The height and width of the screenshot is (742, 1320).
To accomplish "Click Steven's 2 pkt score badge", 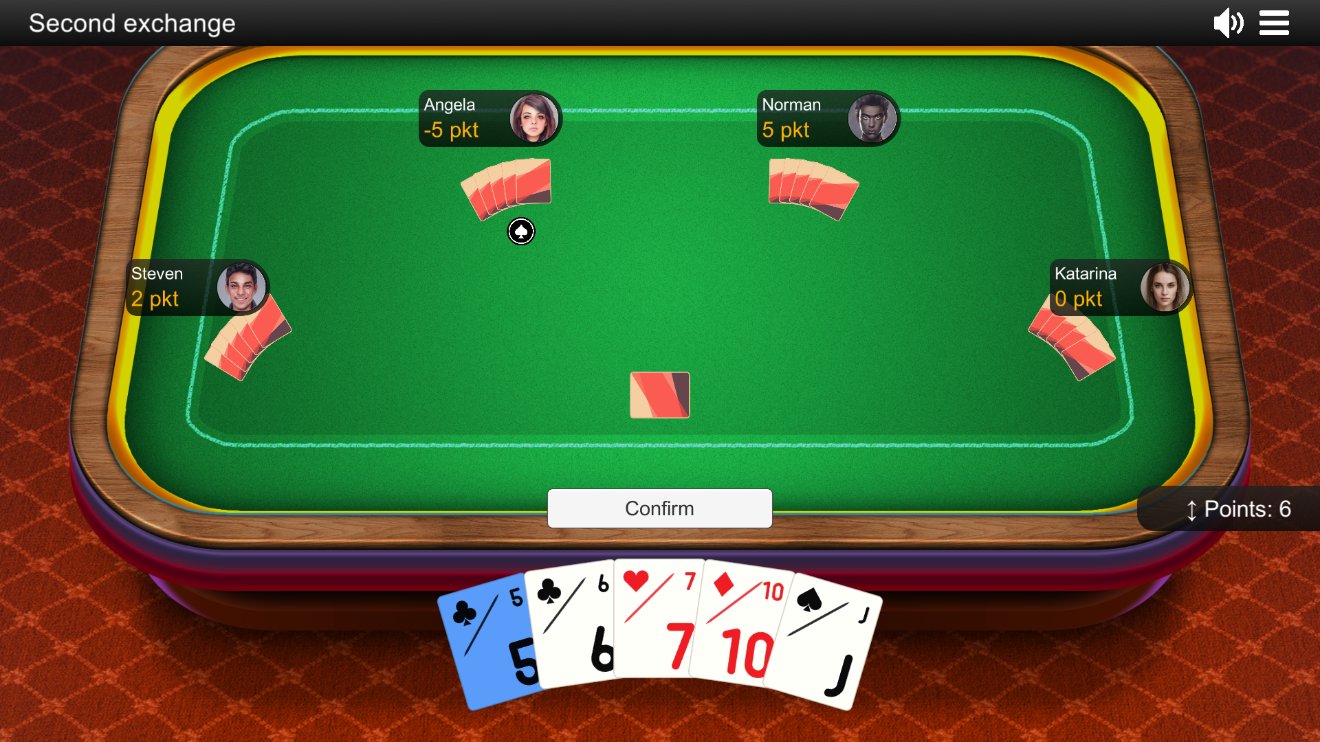I will (x=156, y=299).
